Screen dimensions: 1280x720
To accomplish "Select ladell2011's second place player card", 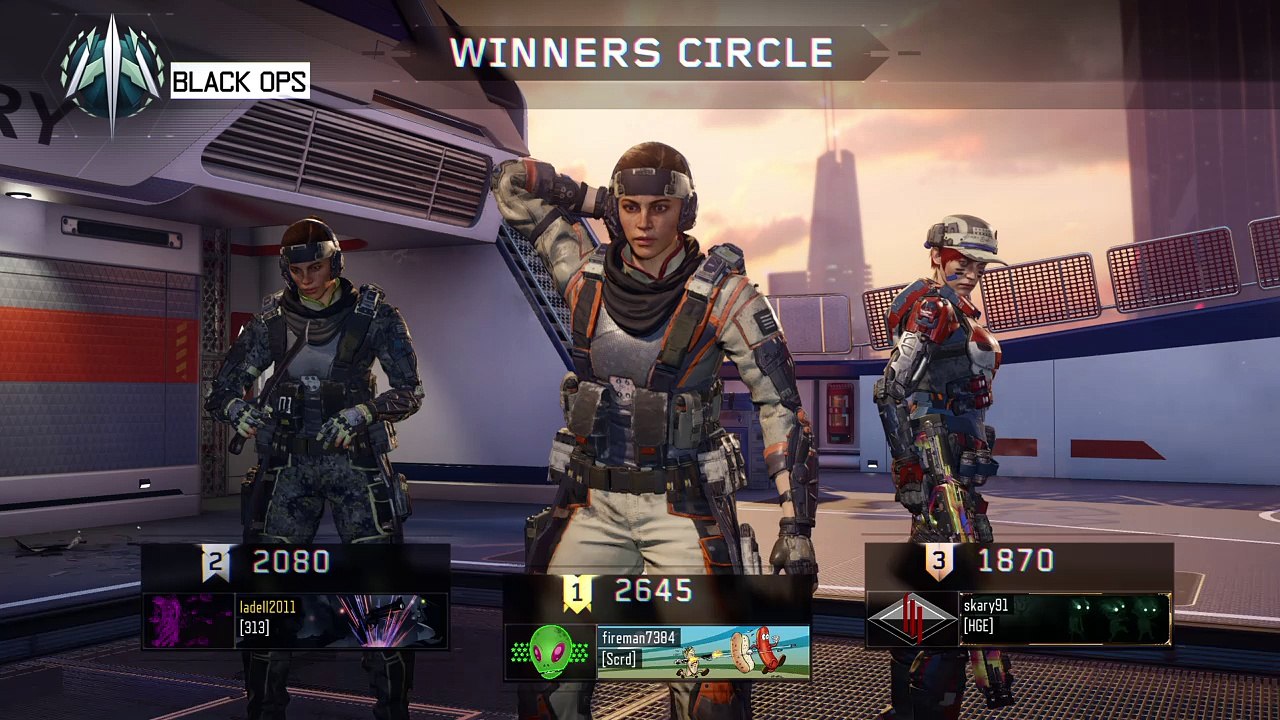I will (340, 621).
